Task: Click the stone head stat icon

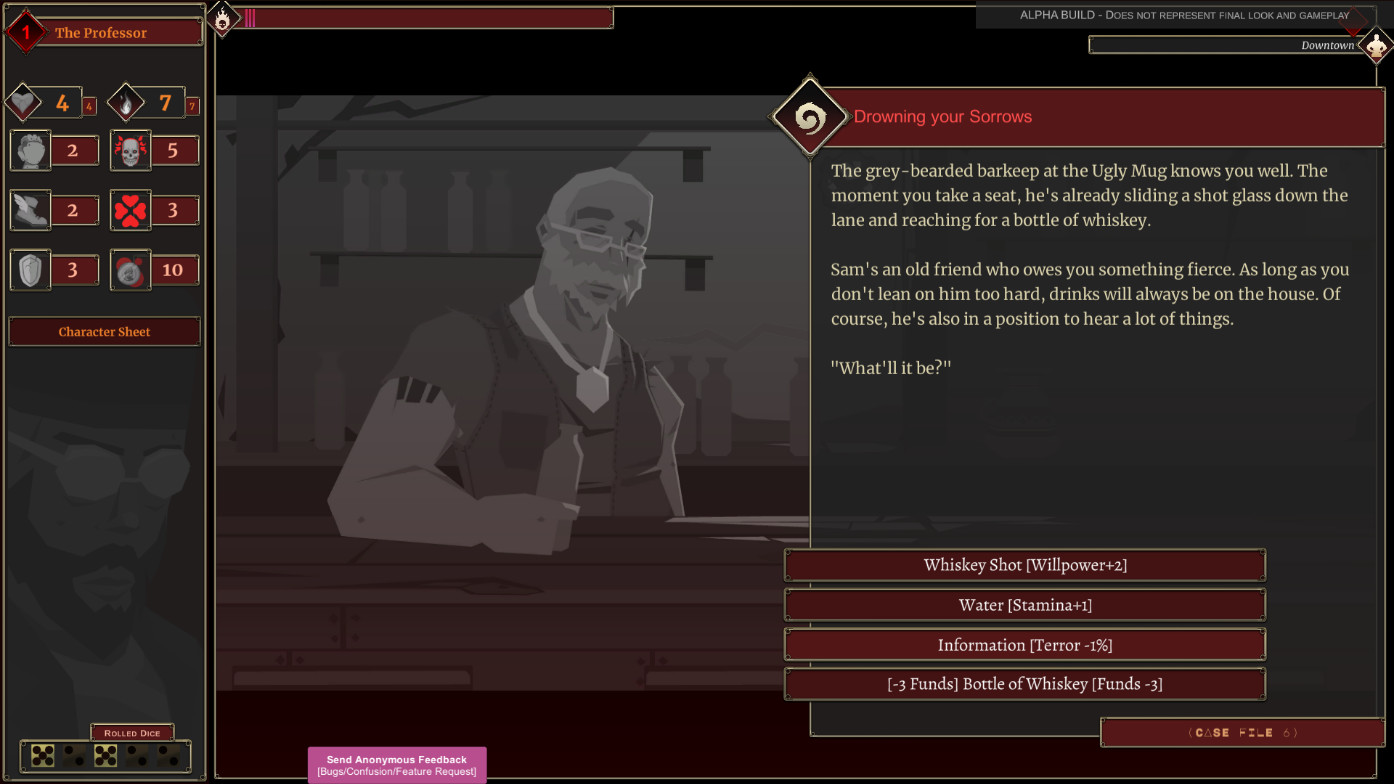Action: 30,150
